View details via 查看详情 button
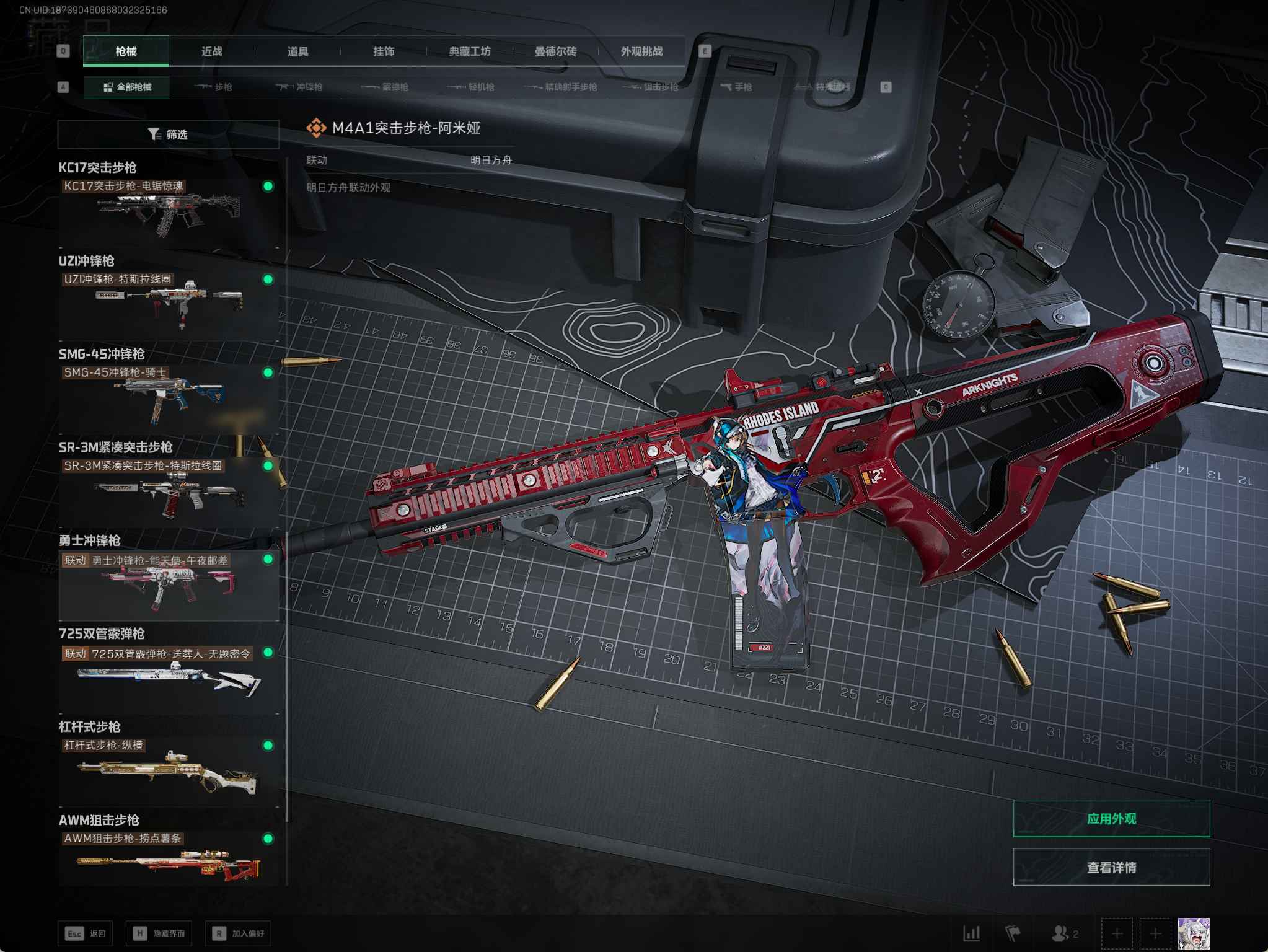This screenshot has height=952, width=1268. [1111, 868]
